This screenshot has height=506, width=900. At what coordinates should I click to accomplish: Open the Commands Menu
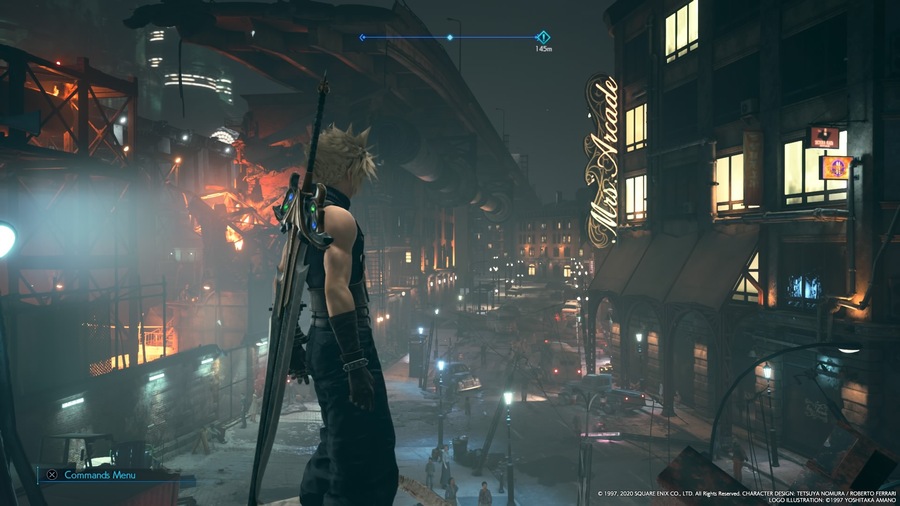(x=85, y=475)
